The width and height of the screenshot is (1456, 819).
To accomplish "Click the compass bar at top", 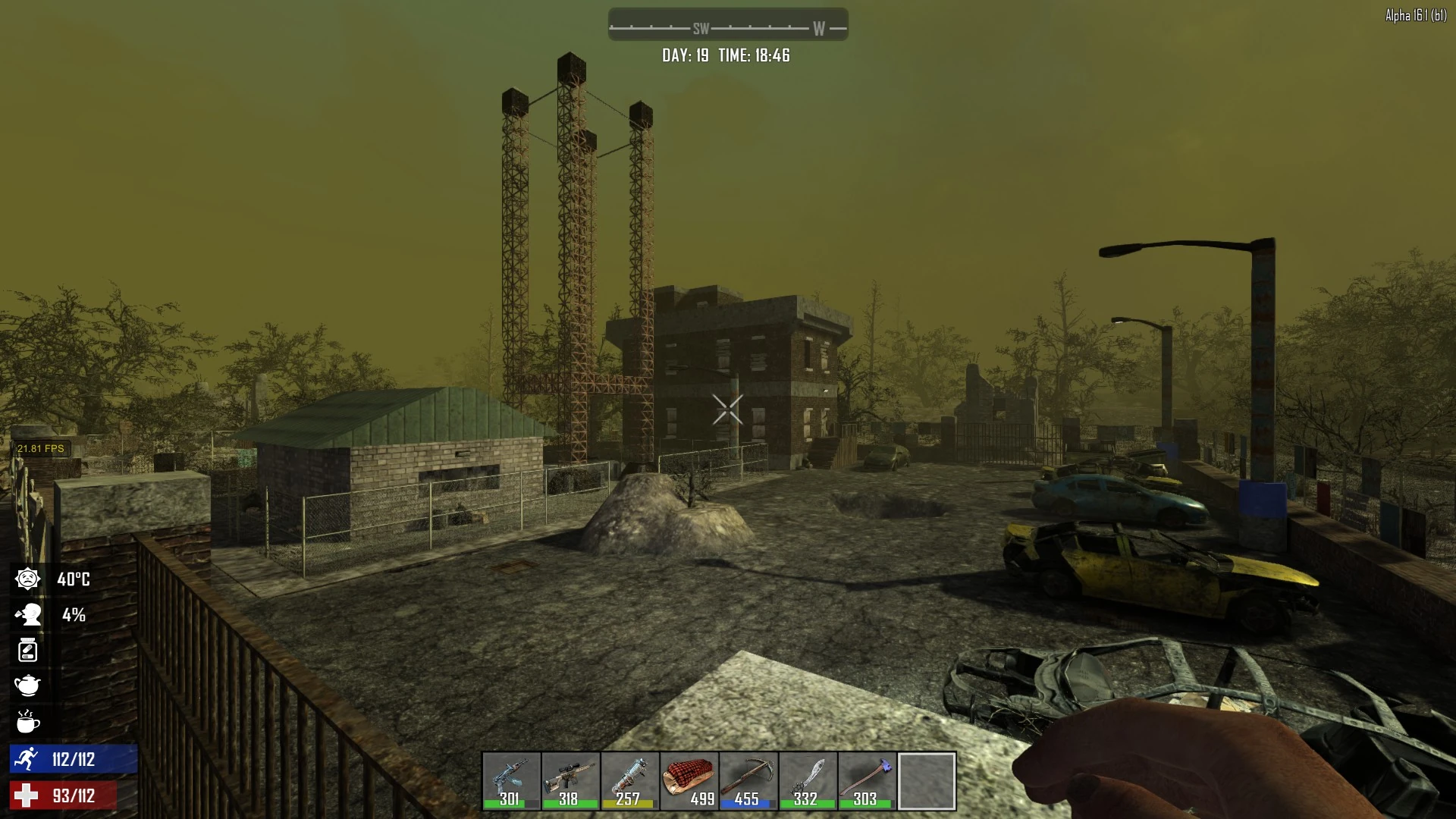I will click(728, 25).
